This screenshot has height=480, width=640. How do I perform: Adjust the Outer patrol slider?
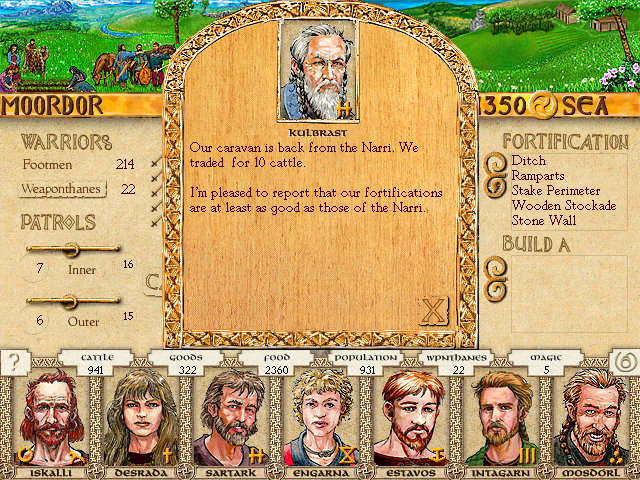pyautogui.click(x=71, y=299)
